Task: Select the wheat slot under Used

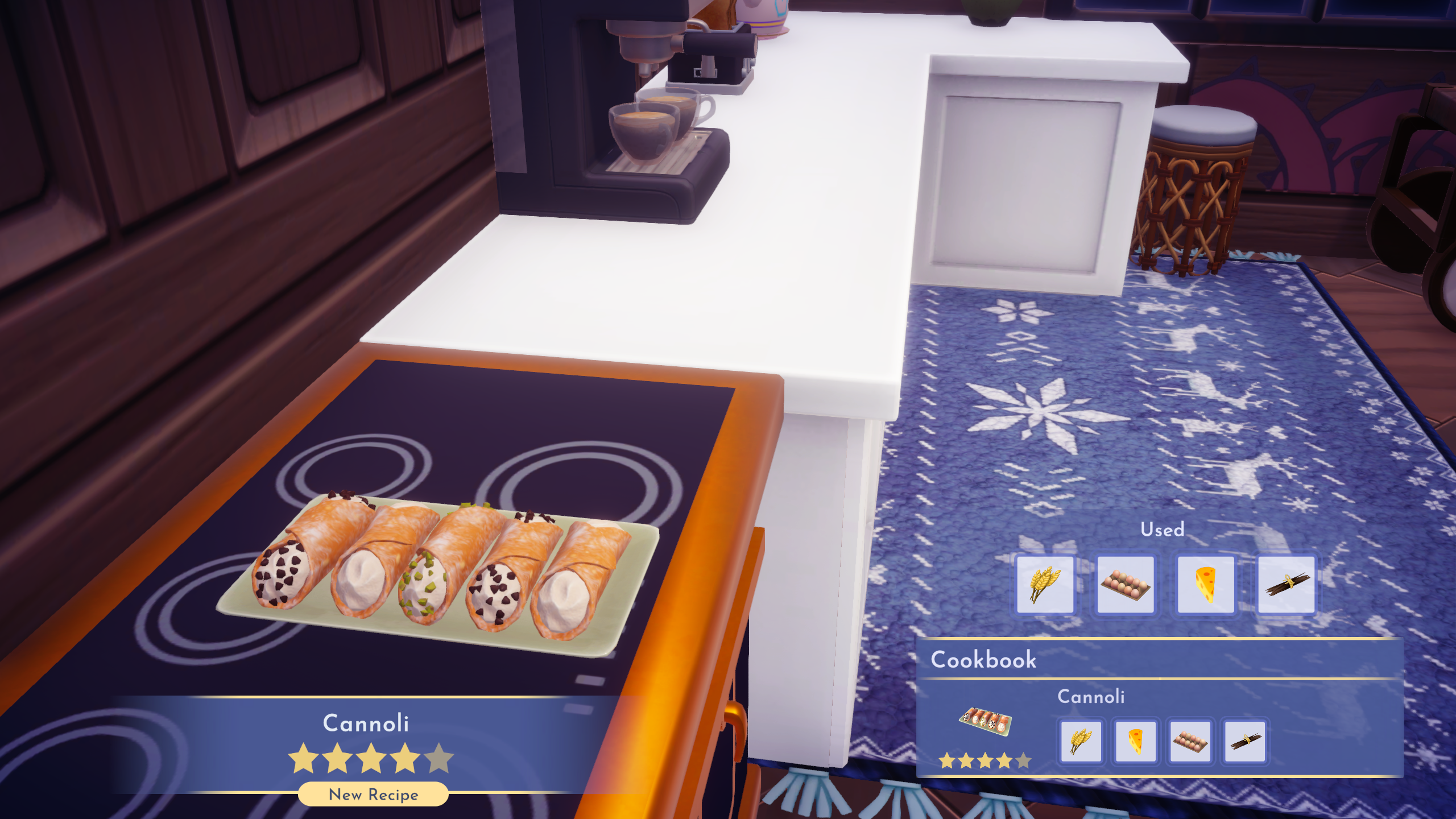Action: pyautogui.click(x=1045, y=585)
